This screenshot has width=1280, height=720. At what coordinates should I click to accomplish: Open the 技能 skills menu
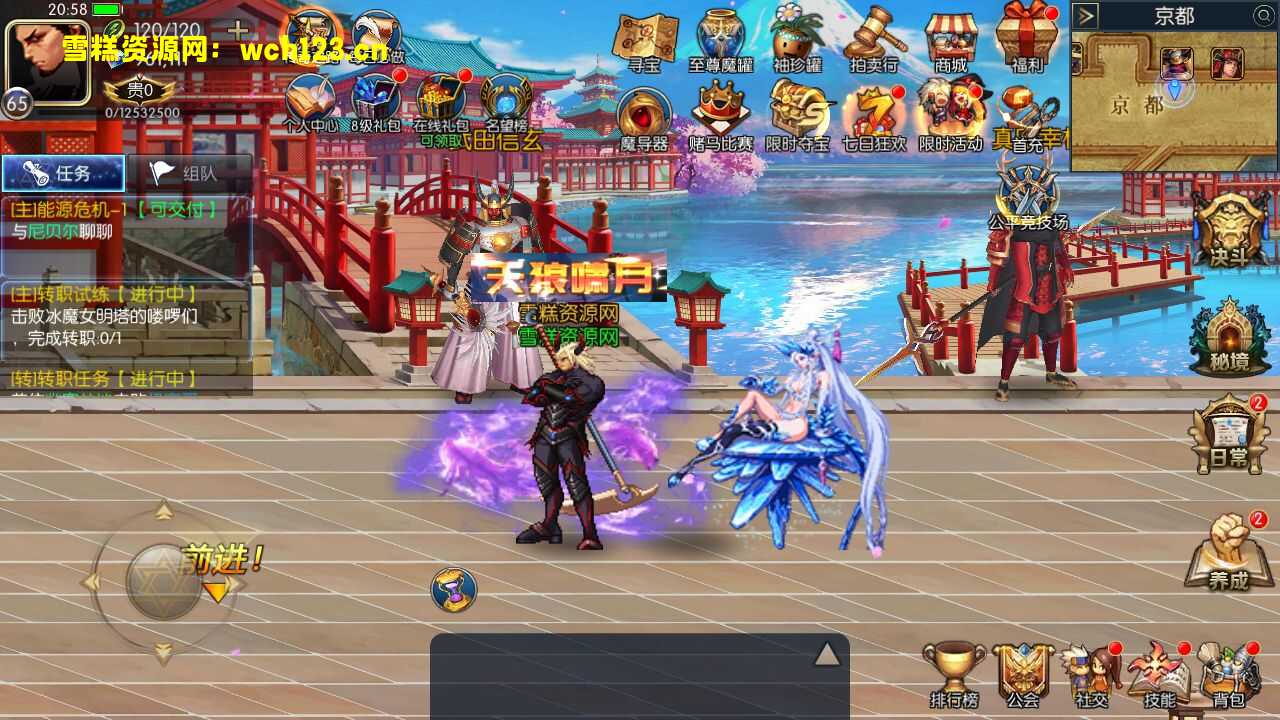coord(1160,673)
